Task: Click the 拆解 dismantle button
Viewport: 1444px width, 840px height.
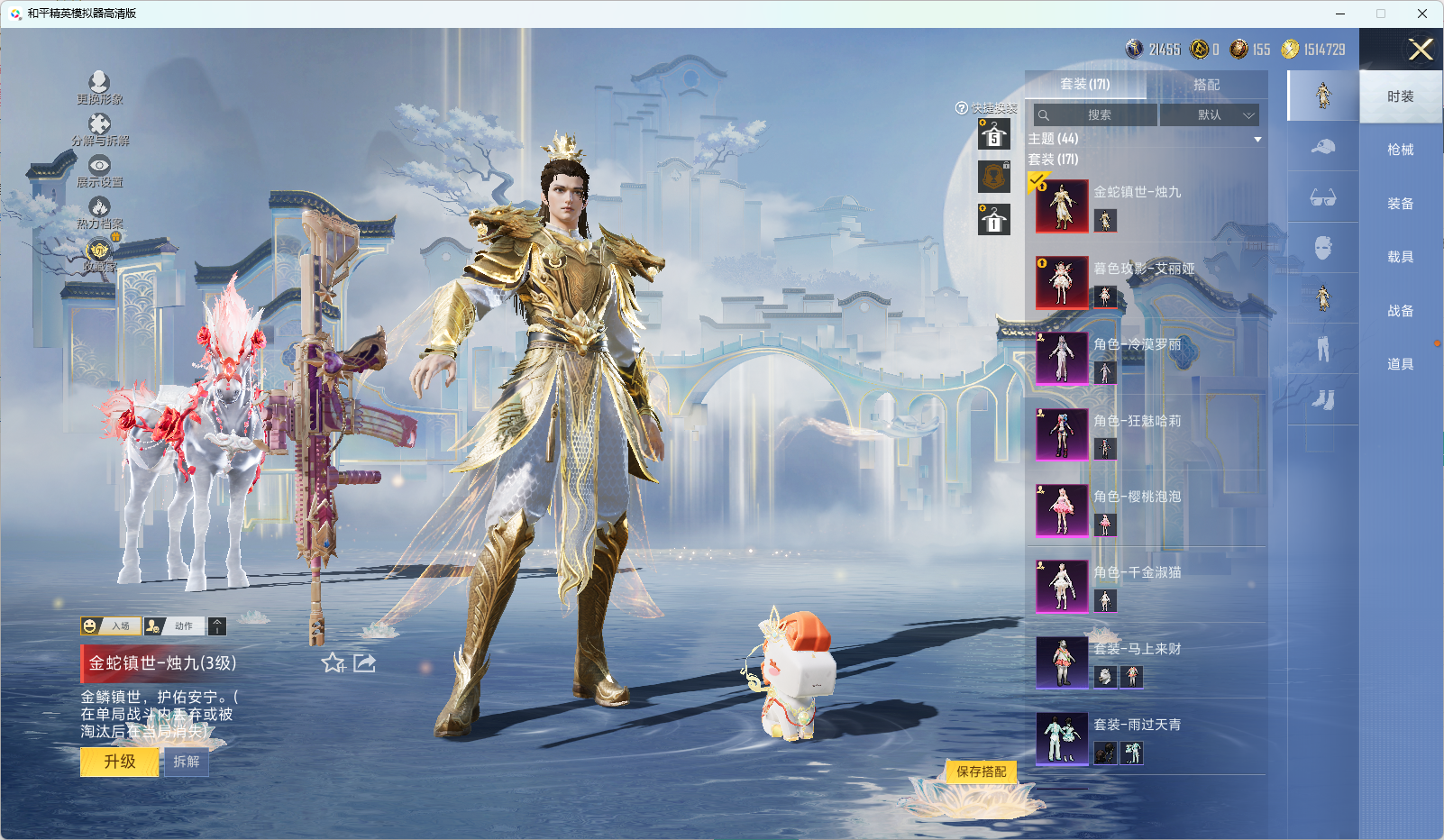Action: 187,762
